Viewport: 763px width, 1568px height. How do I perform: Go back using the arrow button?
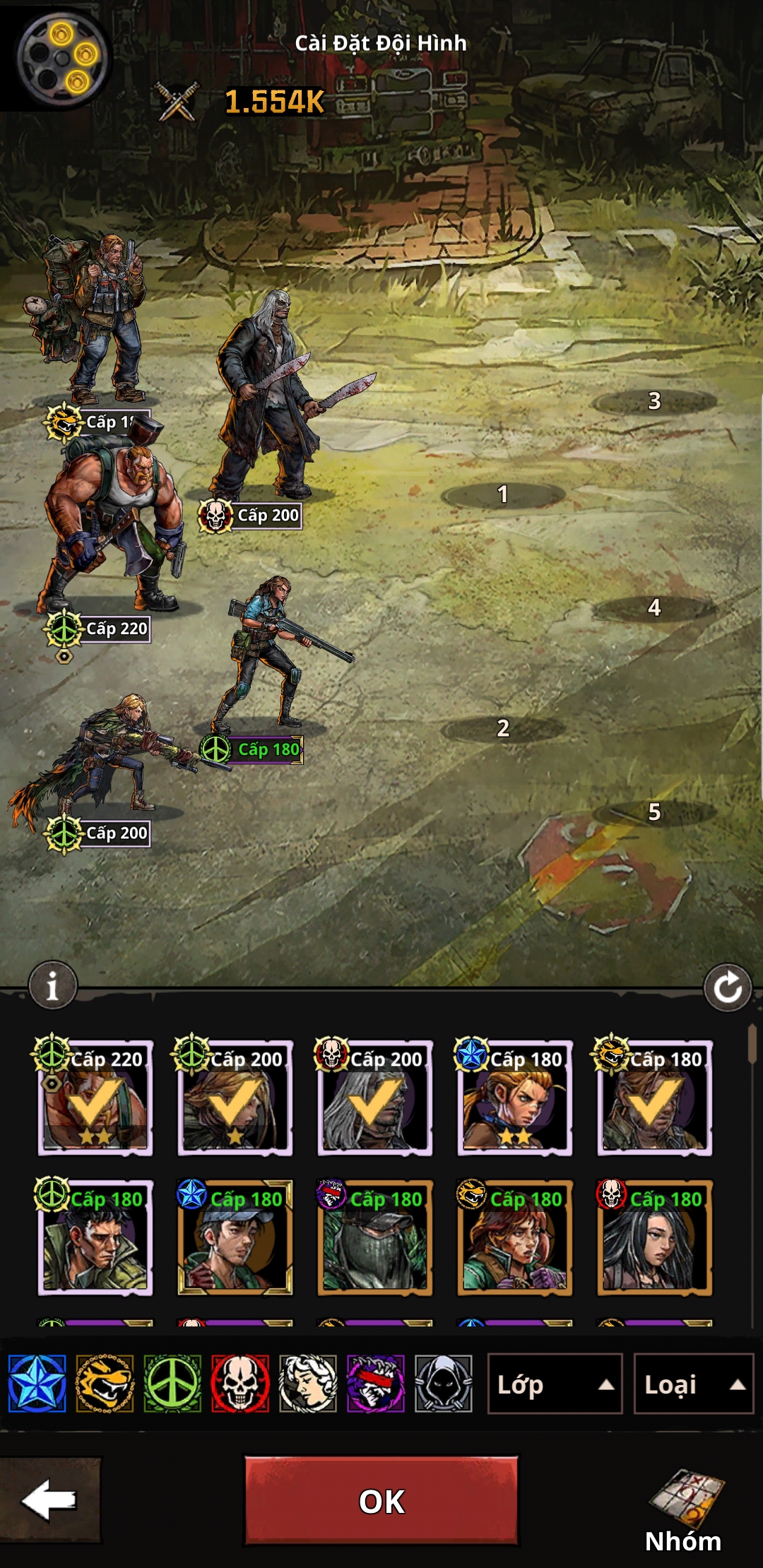(49, 1500)
